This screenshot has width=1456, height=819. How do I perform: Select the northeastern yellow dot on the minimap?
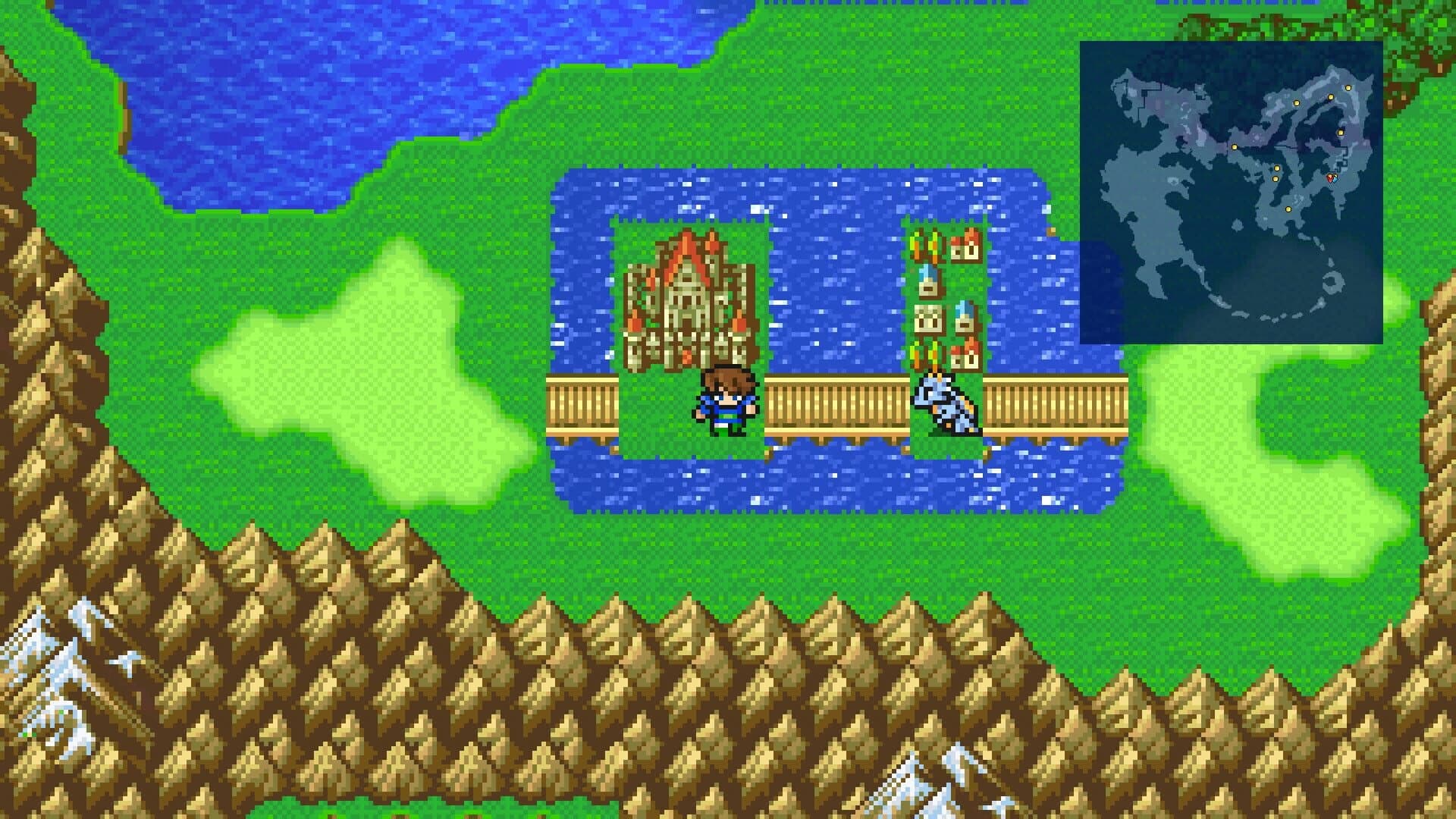[1341, 132]
